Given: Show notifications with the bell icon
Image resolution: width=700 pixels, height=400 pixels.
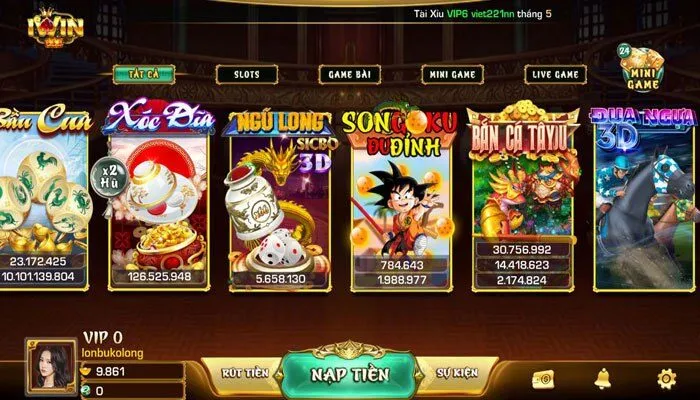Looking at the screenshot, I should (603, 379).
